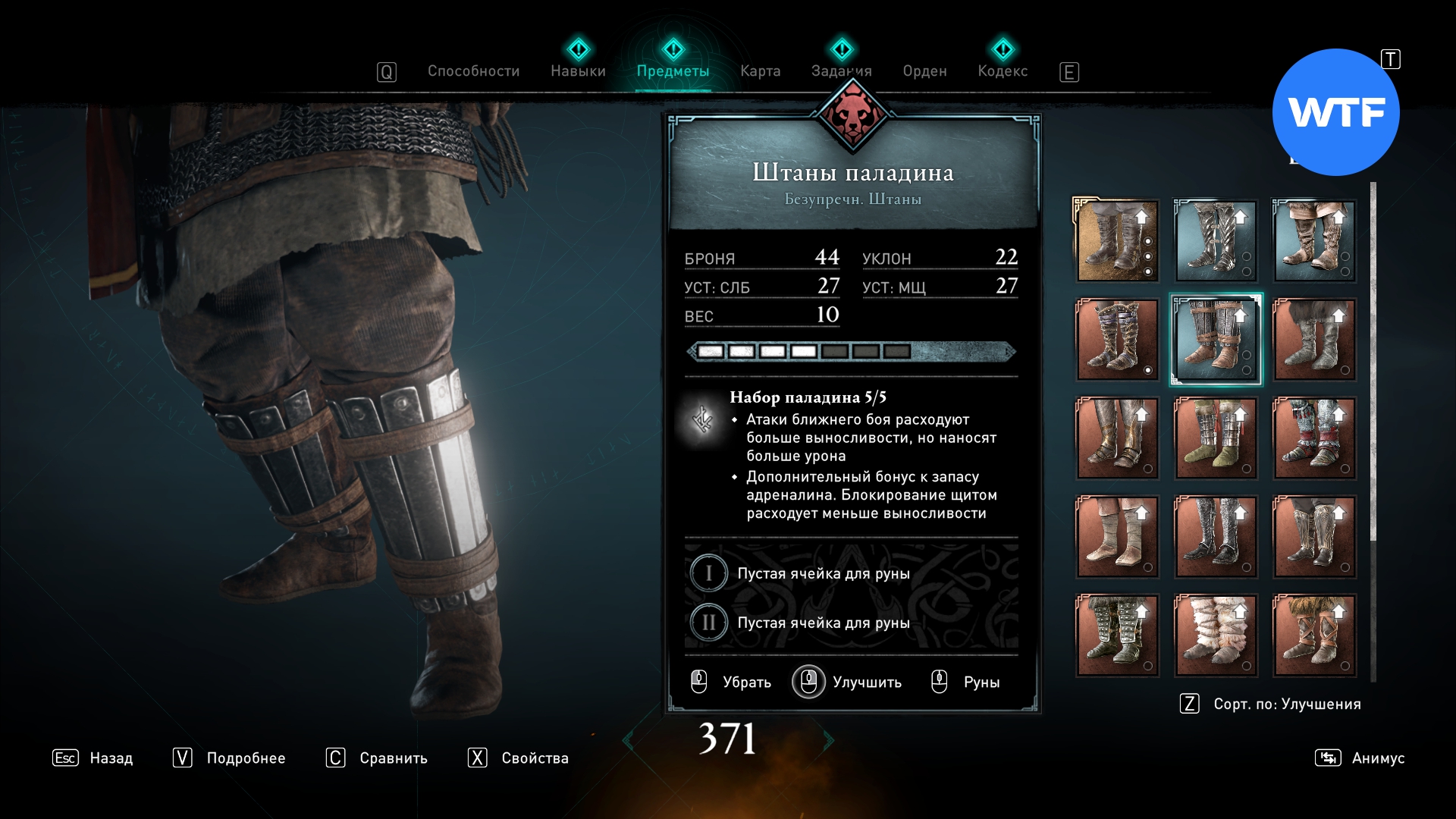Compare items using Сравнить

pyautogui.click(x=377, y=758)
